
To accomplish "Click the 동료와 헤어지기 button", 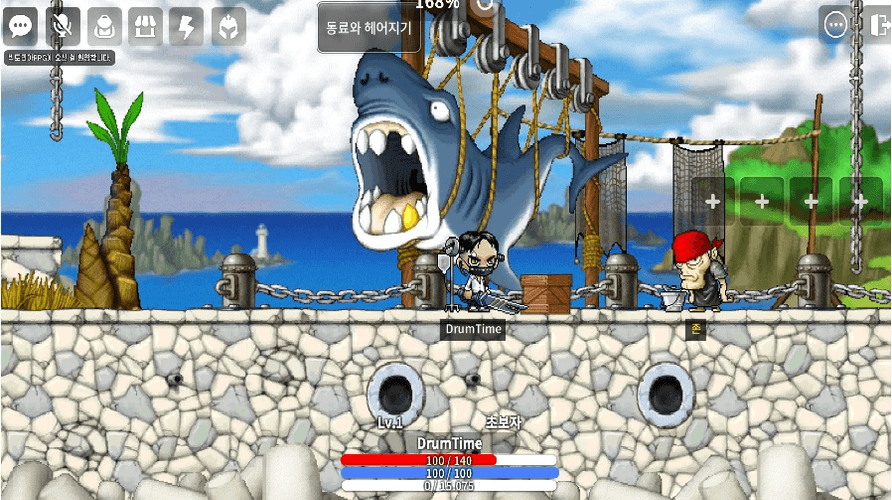I will click(369, 28).
